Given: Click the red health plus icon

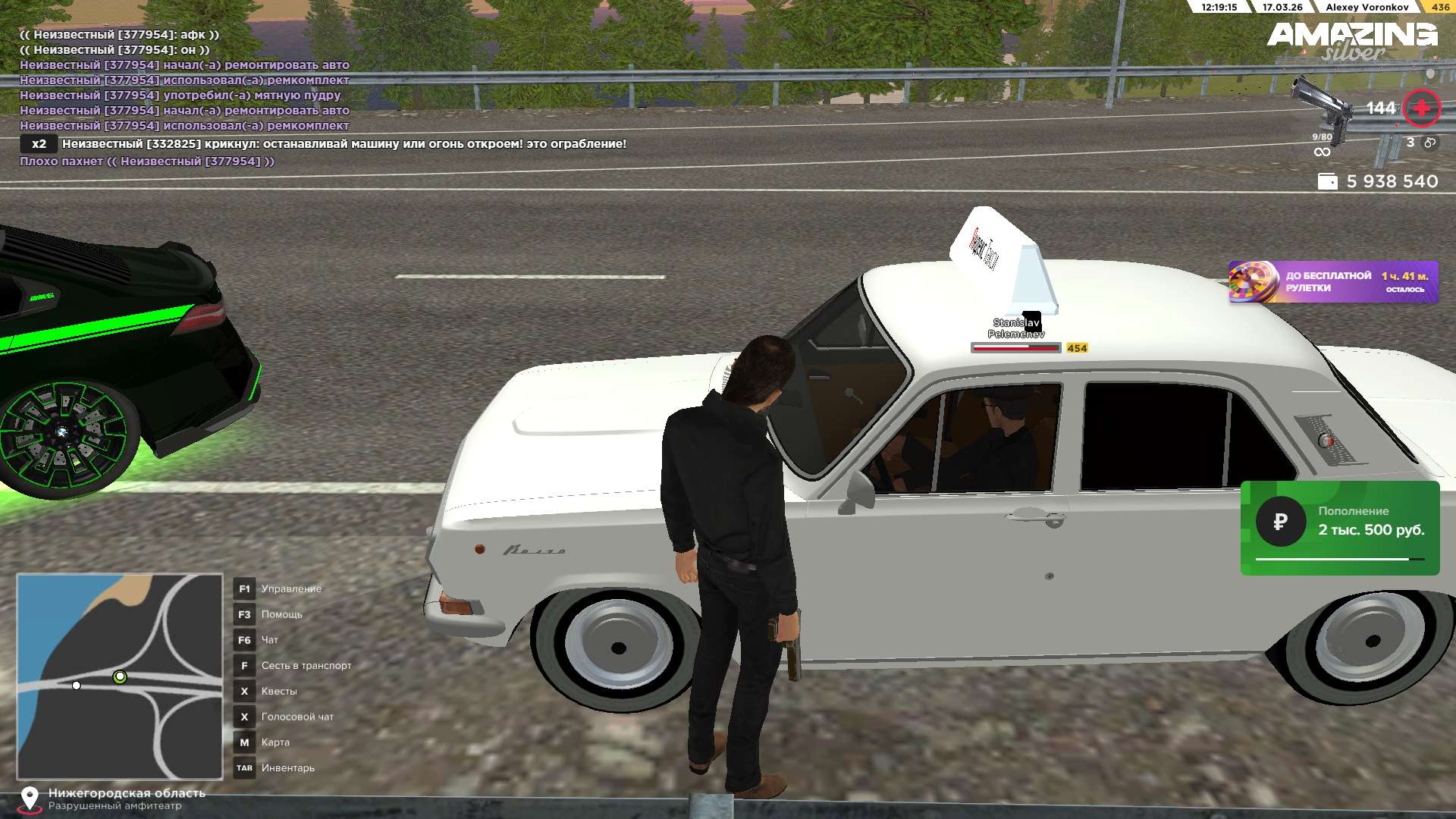Looking at the screenshot, I should (x=1420, y=108).
